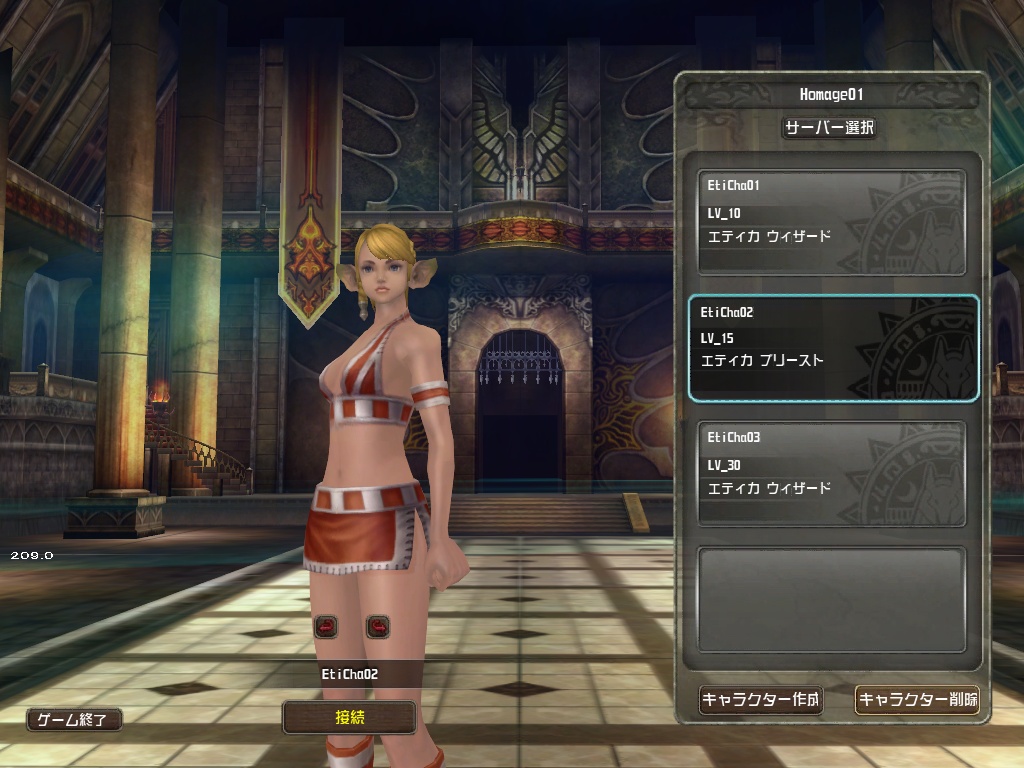
Task: Connect with the yellow 接続 button
Action: (x=349, y=716)
